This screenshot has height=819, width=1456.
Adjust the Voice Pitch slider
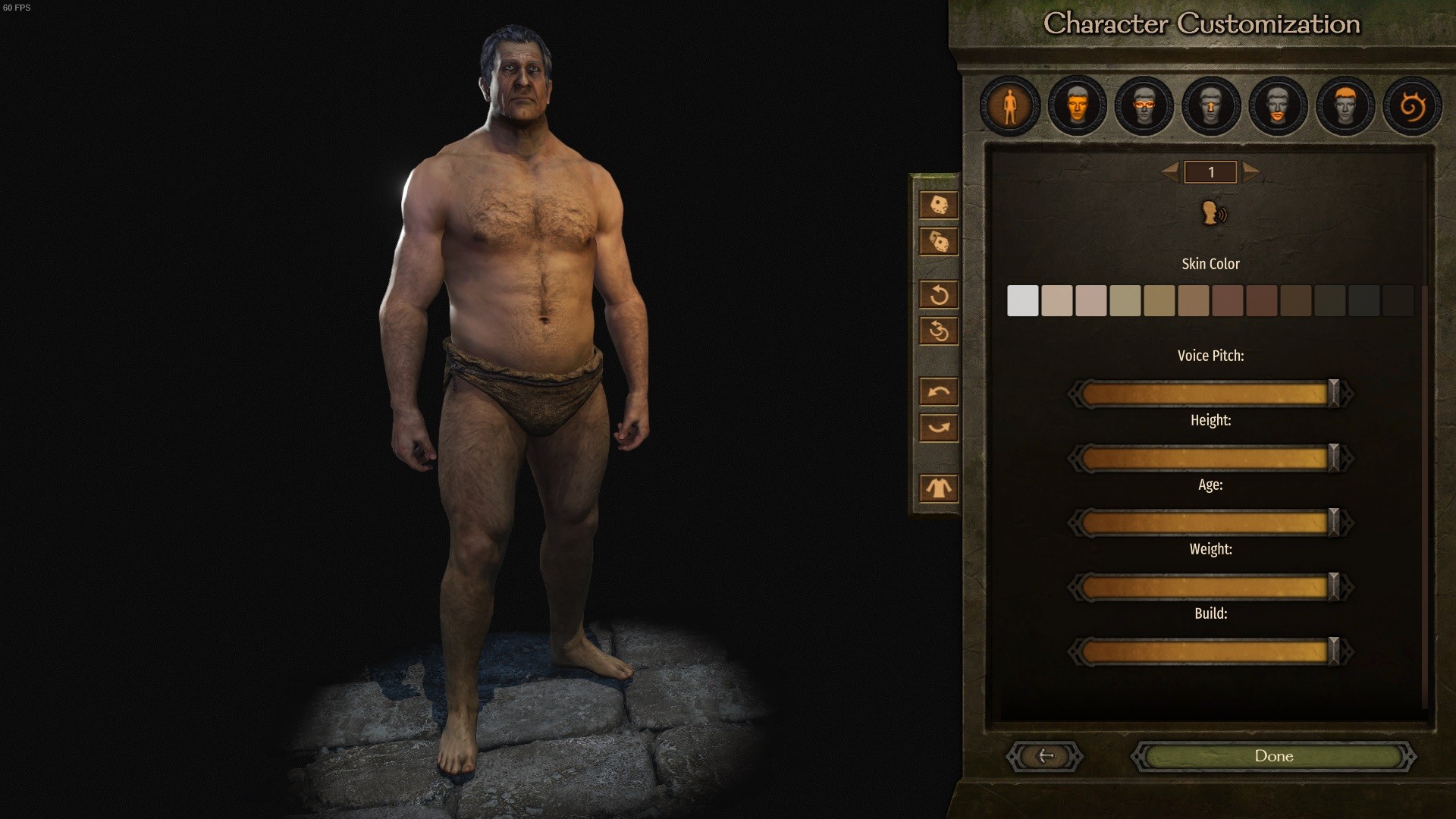1210,394
